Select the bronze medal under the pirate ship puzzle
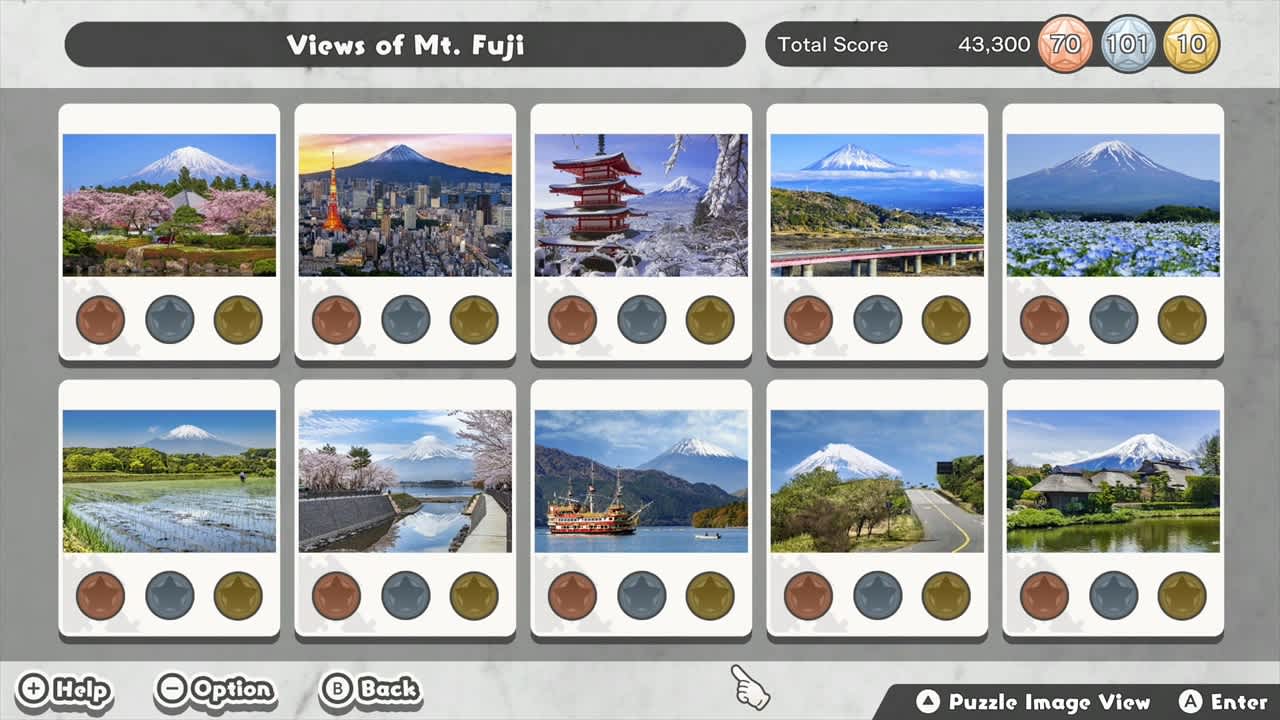The height and width of the screenshot is (720, 1280). click(573, 596)
